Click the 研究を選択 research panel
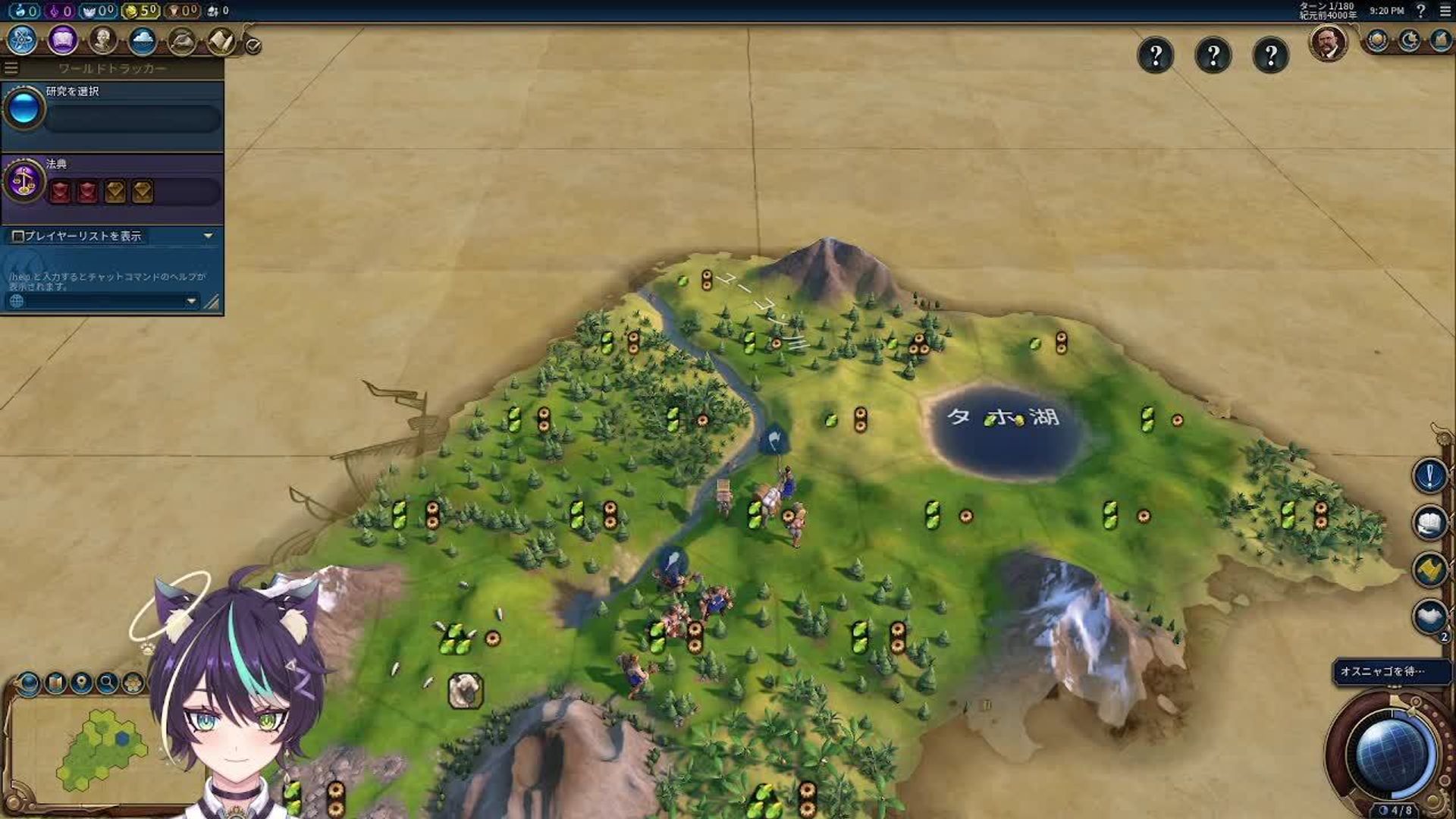 coord(112,110)
